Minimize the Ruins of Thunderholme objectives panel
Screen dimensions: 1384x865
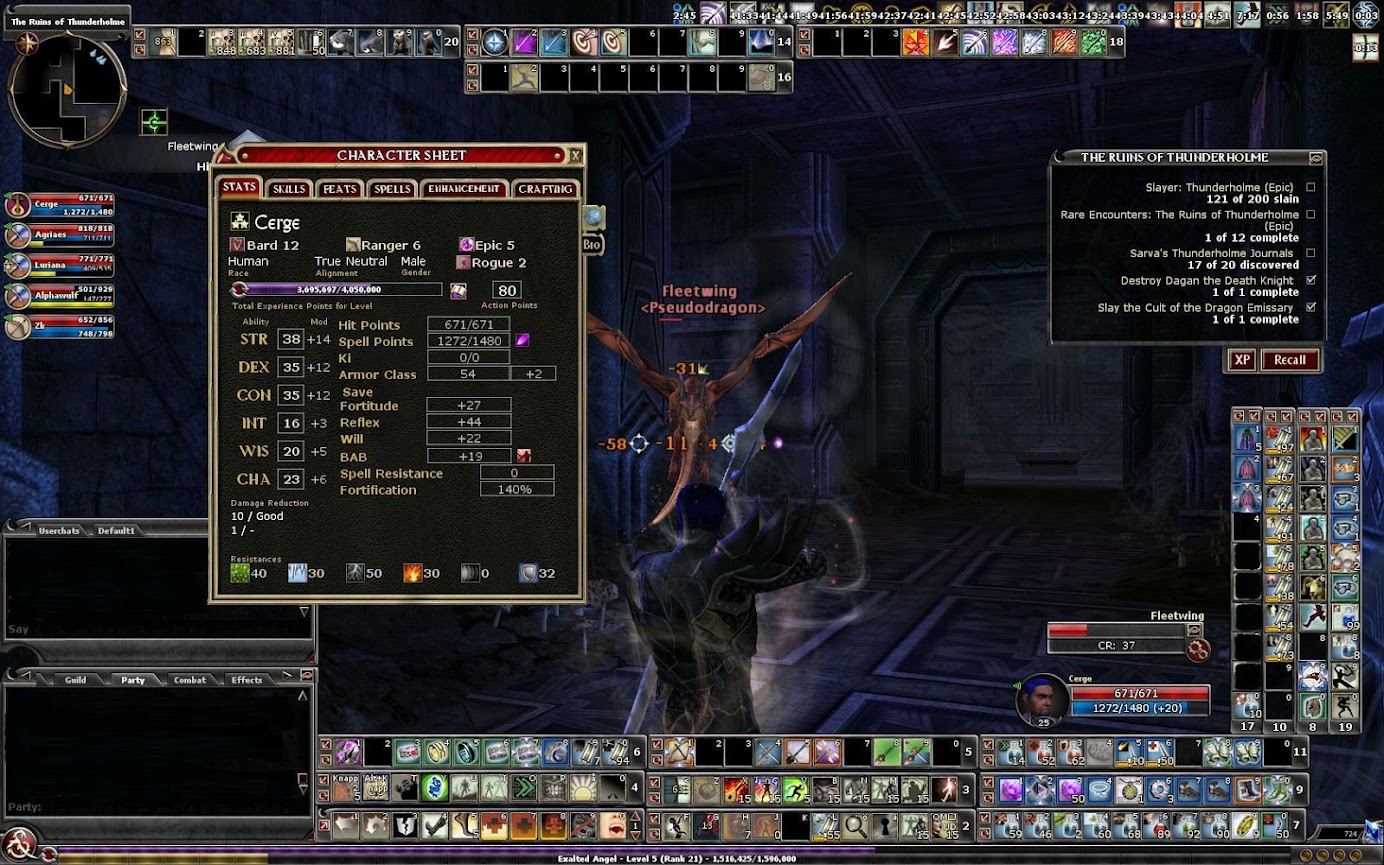[x=1316, y=157]
